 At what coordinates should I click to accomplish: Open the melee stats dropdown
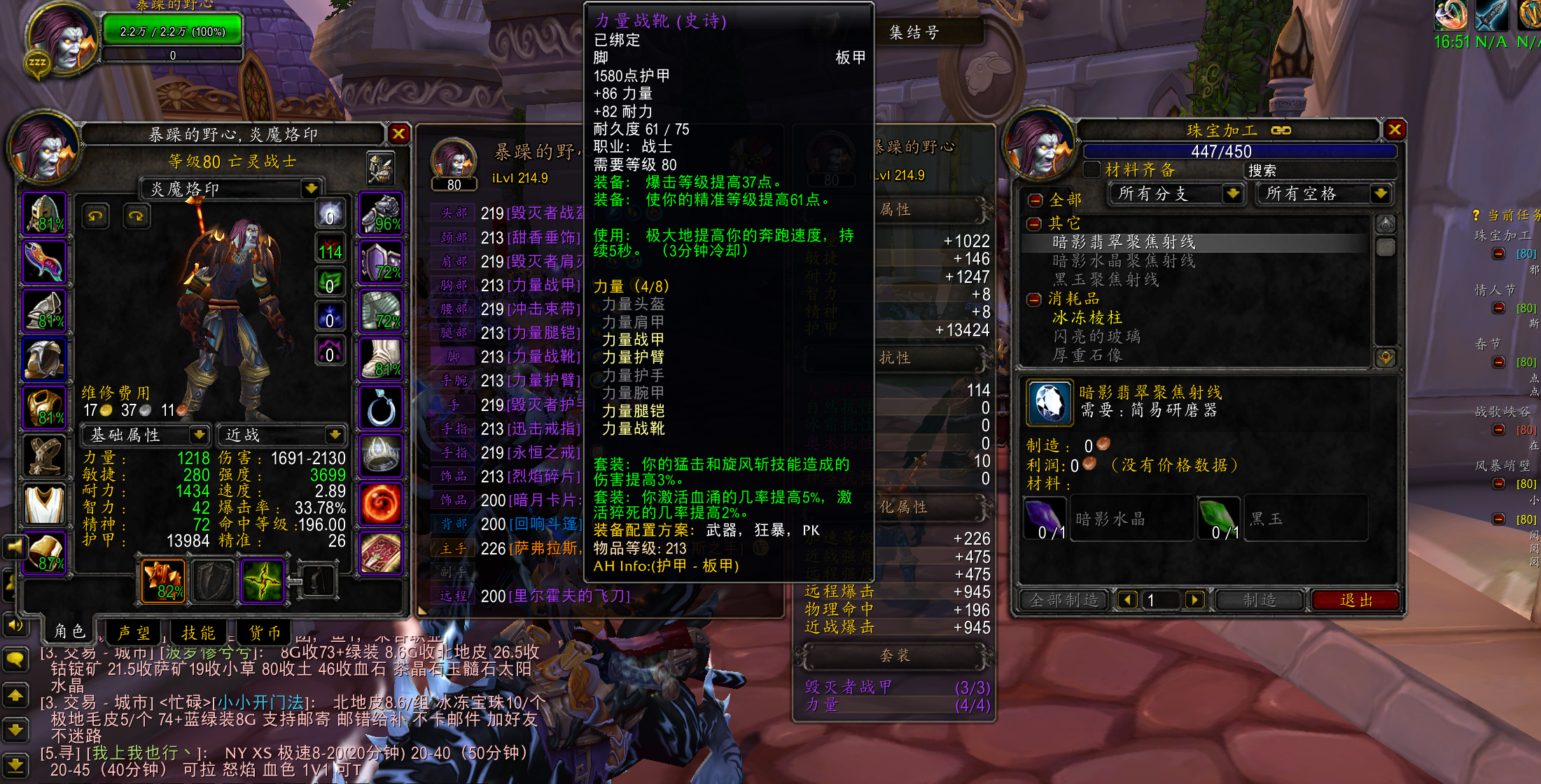point(335,435)
